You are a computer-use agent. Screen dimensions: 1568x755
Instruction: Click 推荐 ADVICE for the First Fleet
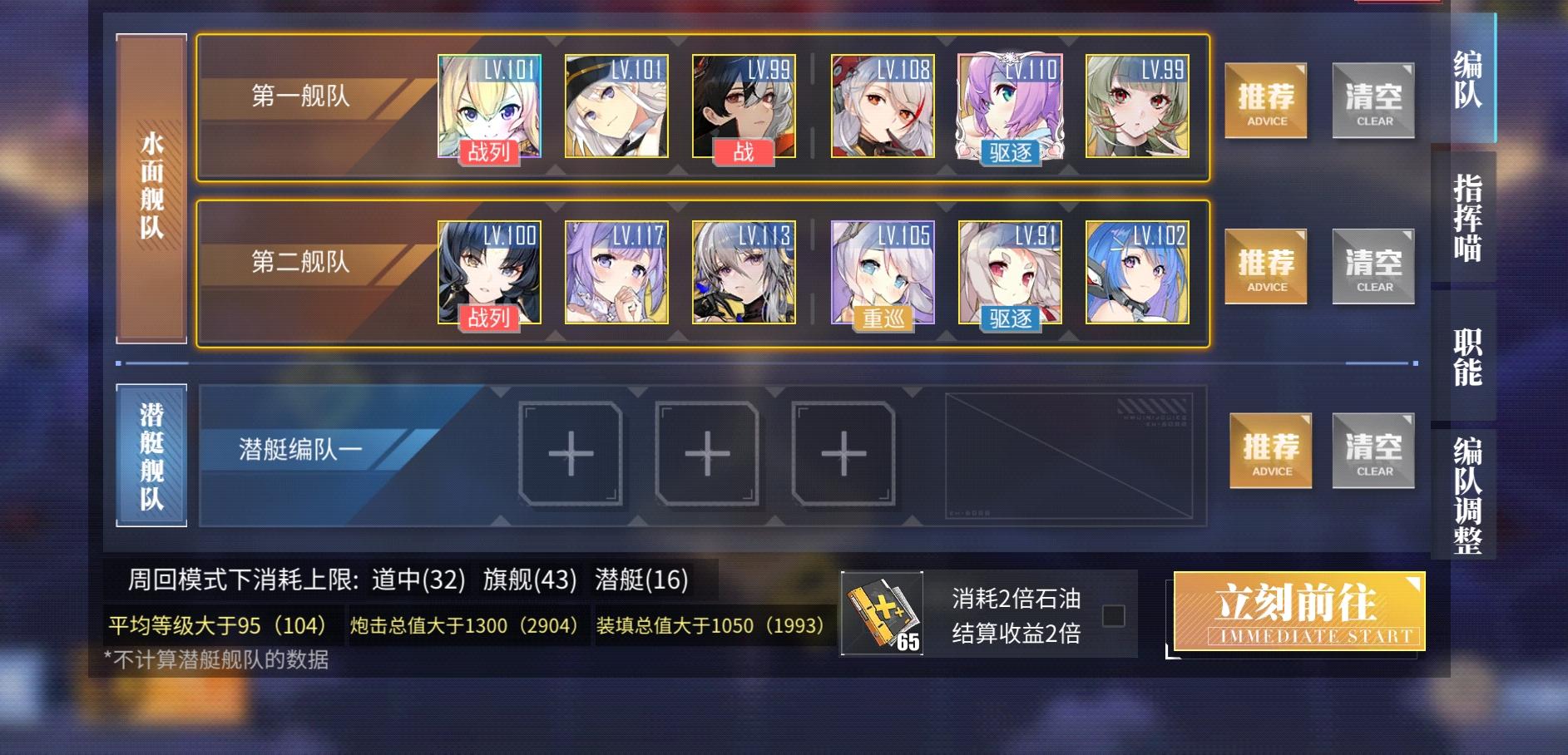coord(1265,100)
